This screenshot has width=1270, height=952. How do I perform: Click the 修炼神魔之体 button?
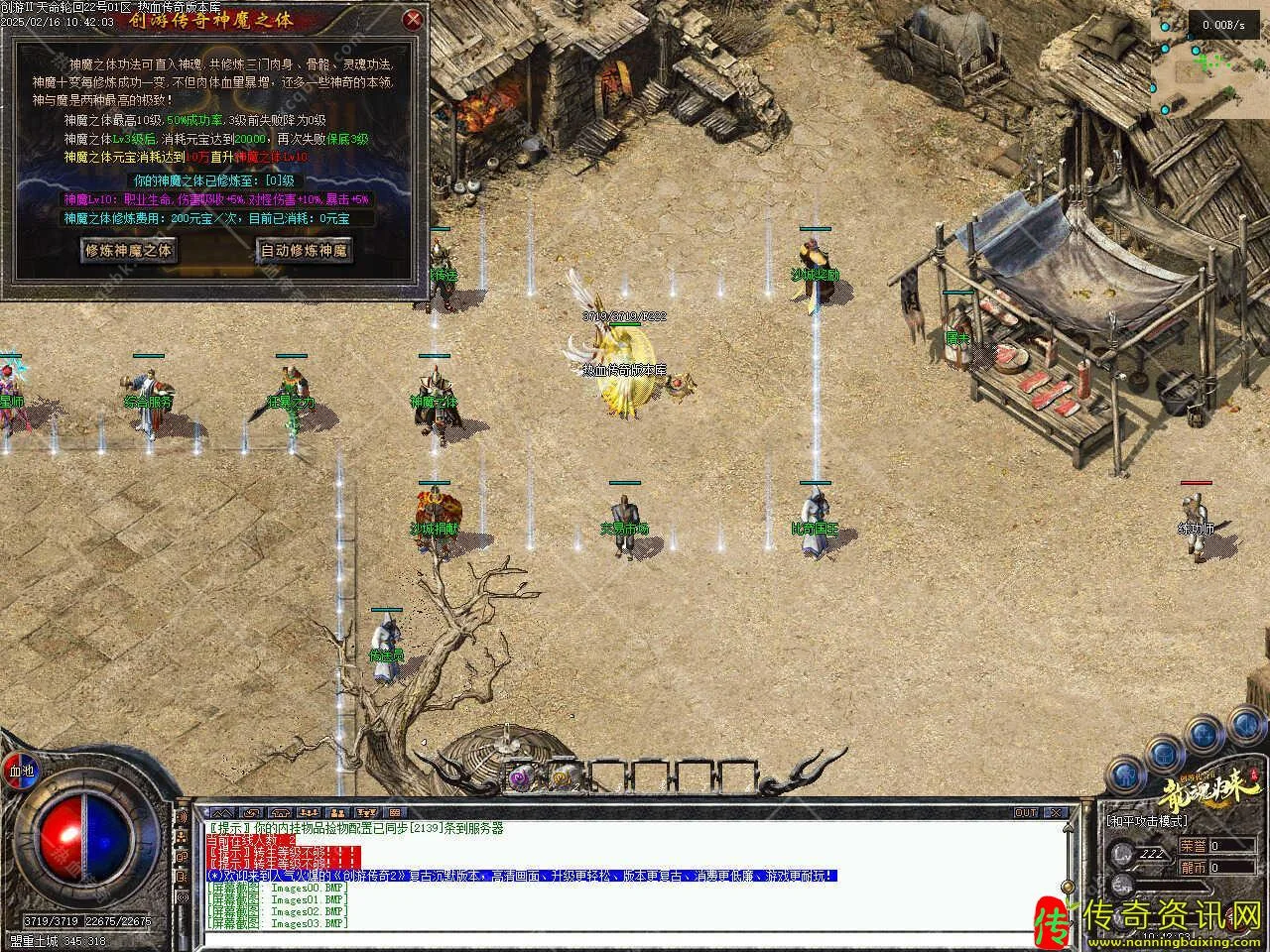pos(129,250)
